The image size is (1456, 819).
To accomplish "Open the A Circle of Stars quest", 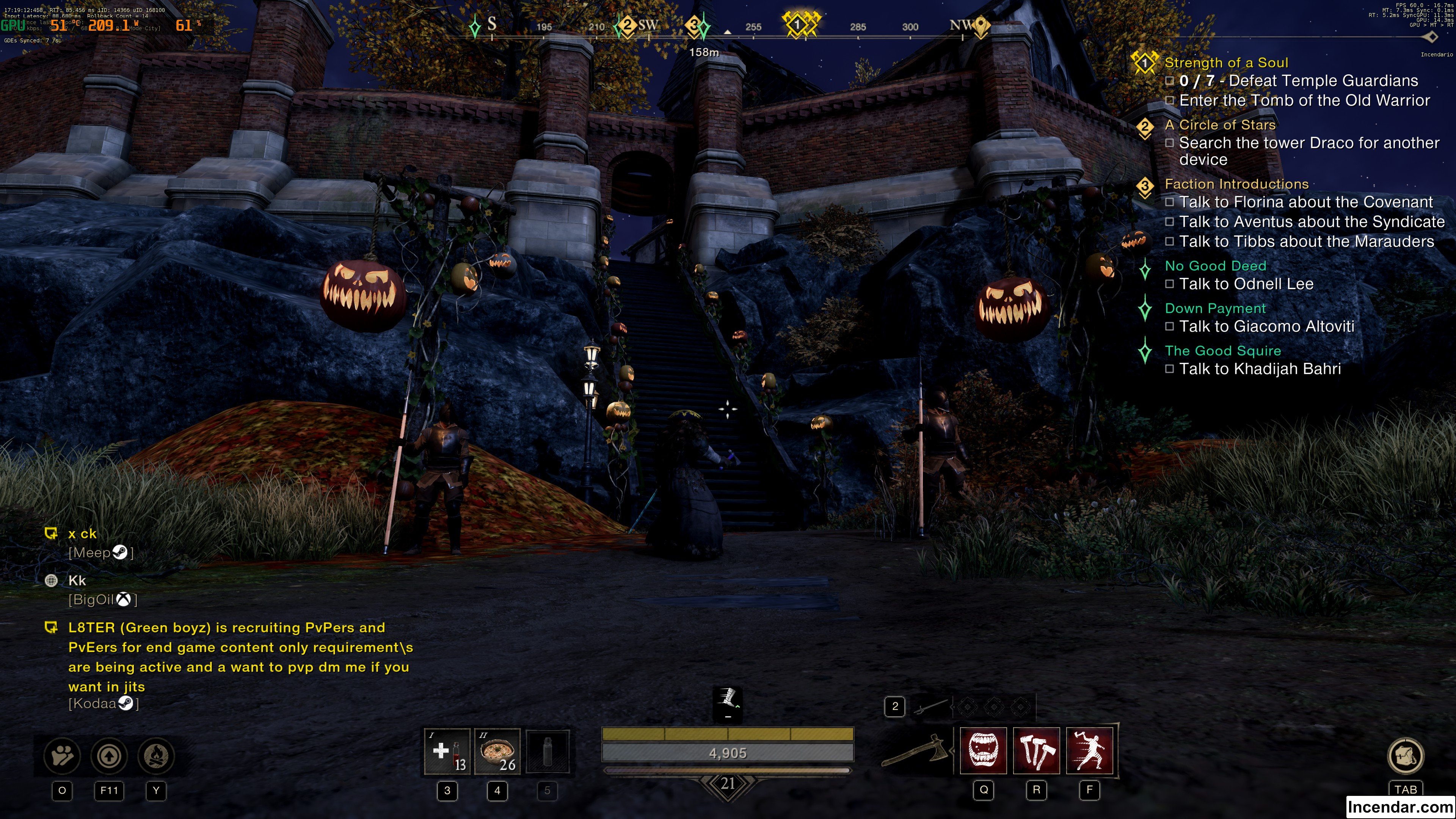I will point(1220,125).
